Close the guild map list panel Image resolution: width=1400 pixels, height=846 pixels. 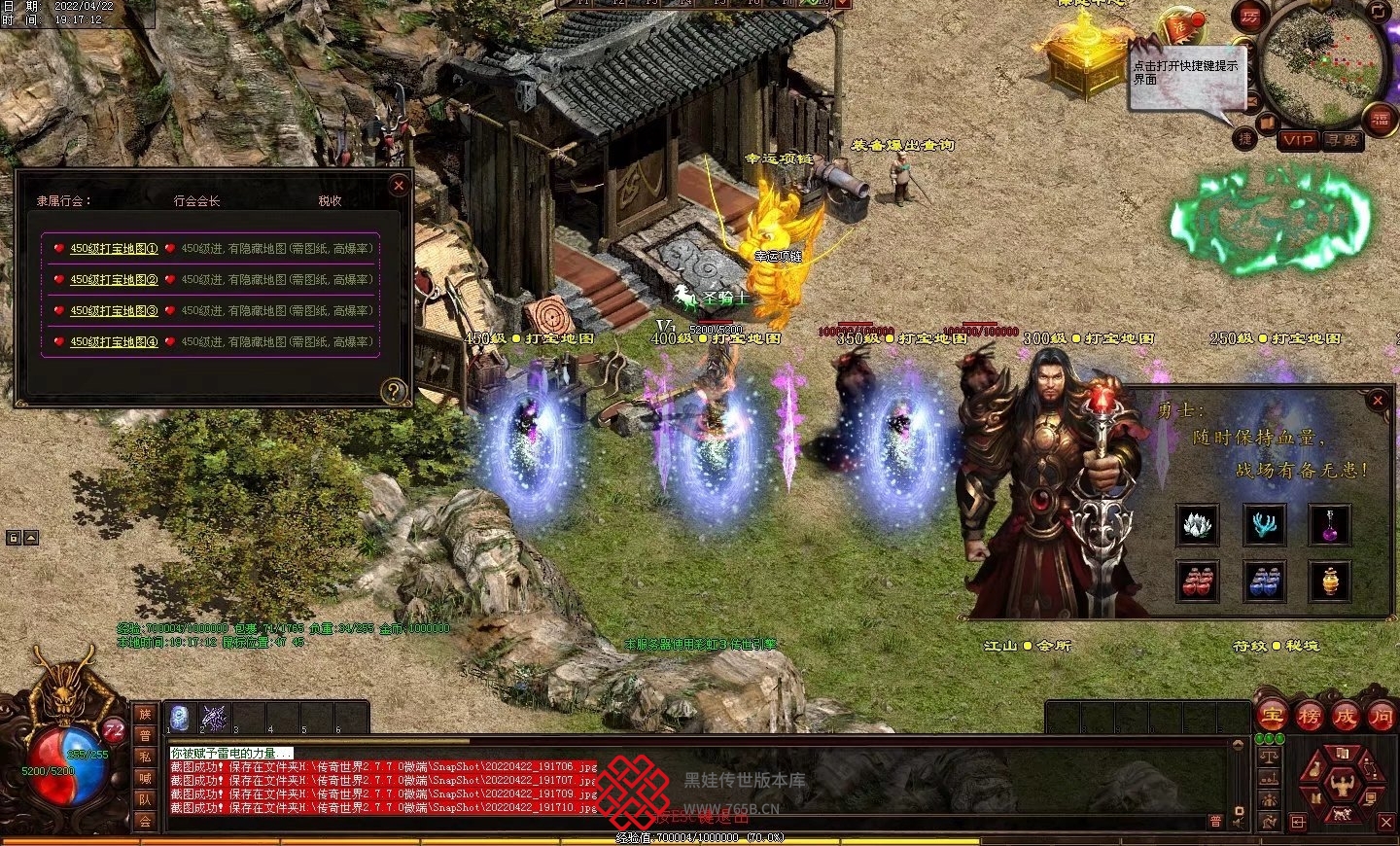[x=398, y=186]
